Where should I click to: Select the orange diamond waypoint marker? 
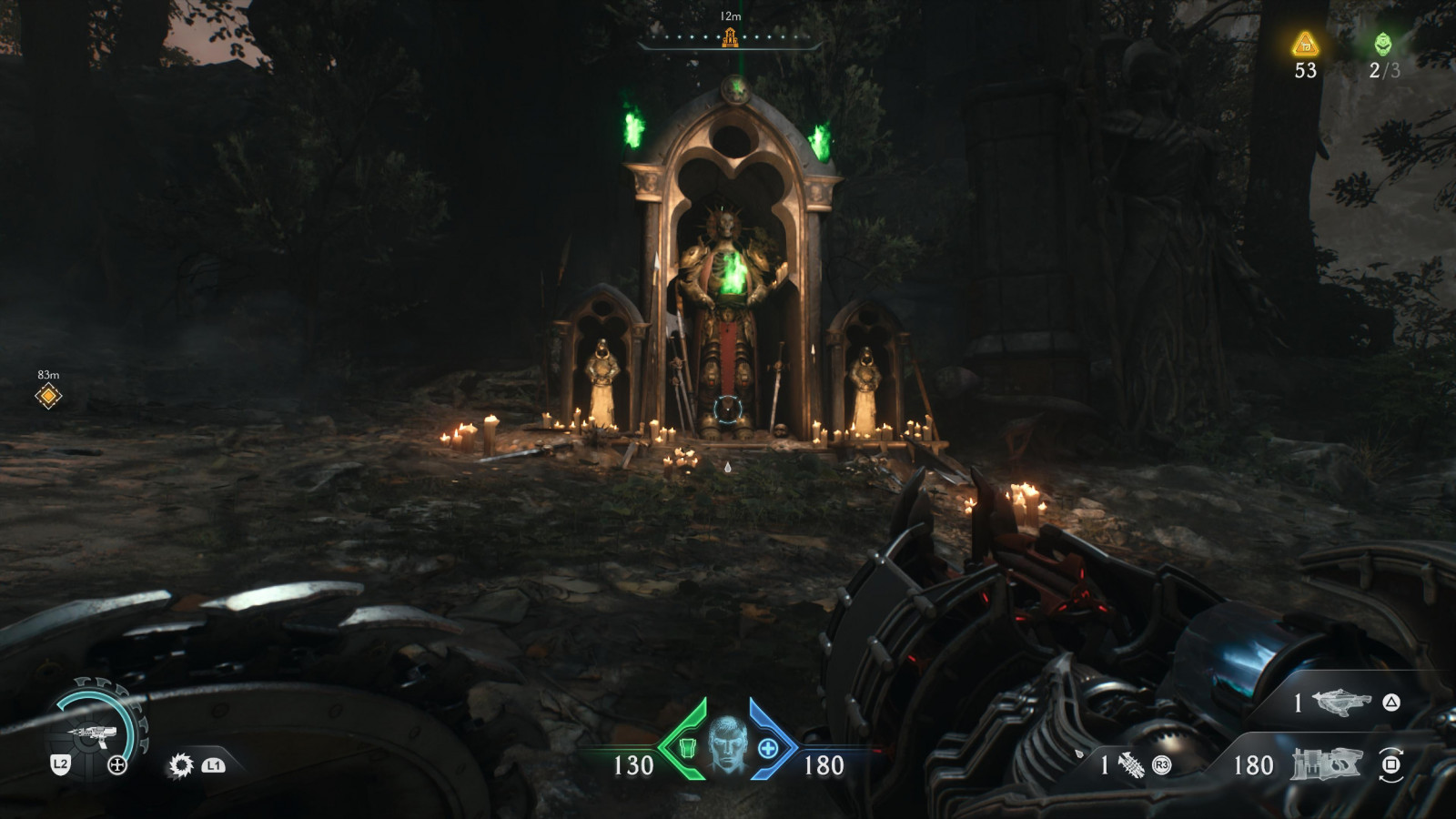[48, 396]
